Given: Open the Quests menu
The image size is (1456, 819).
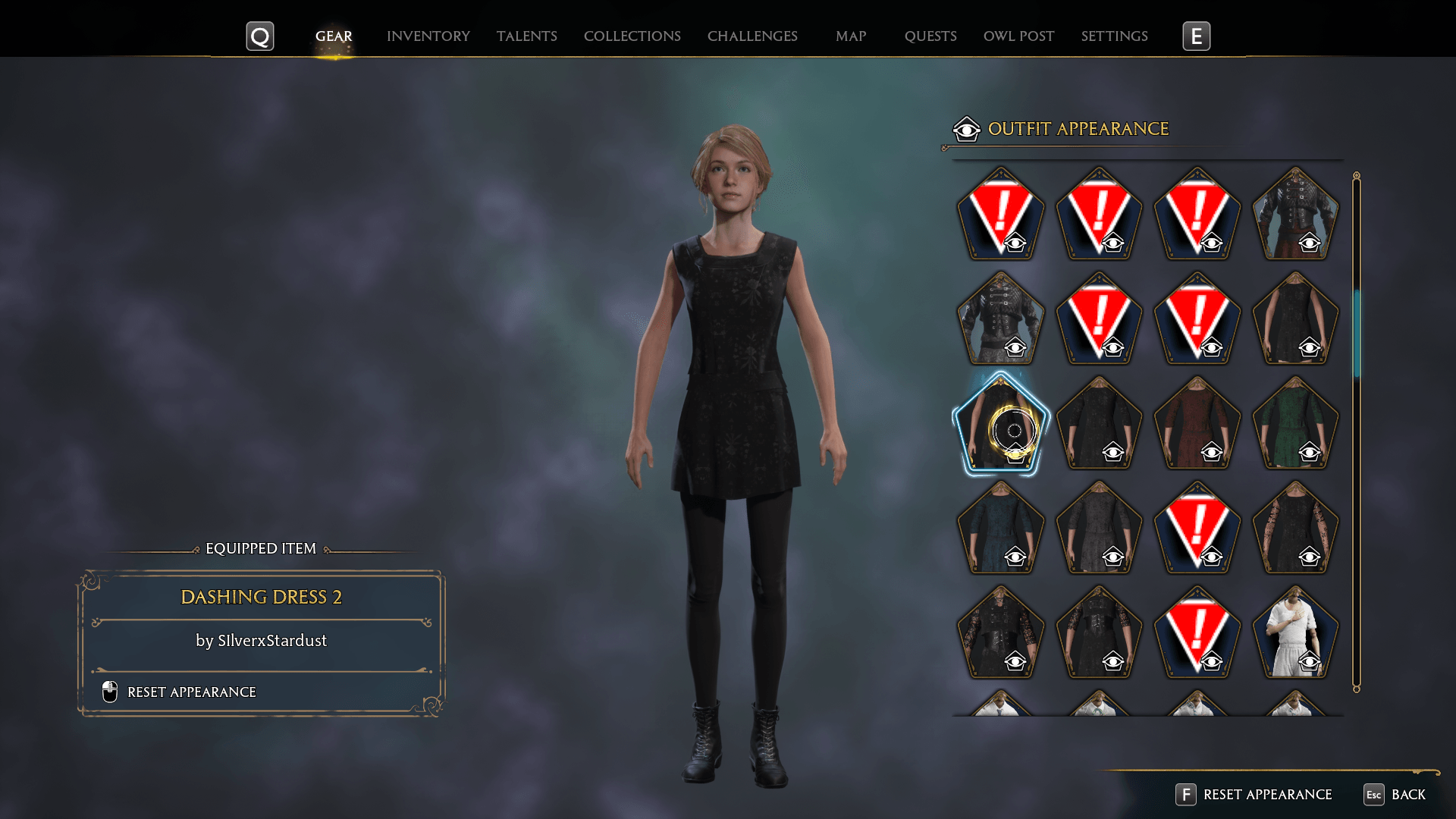Looking at the screenshot, I should [930, 36].
